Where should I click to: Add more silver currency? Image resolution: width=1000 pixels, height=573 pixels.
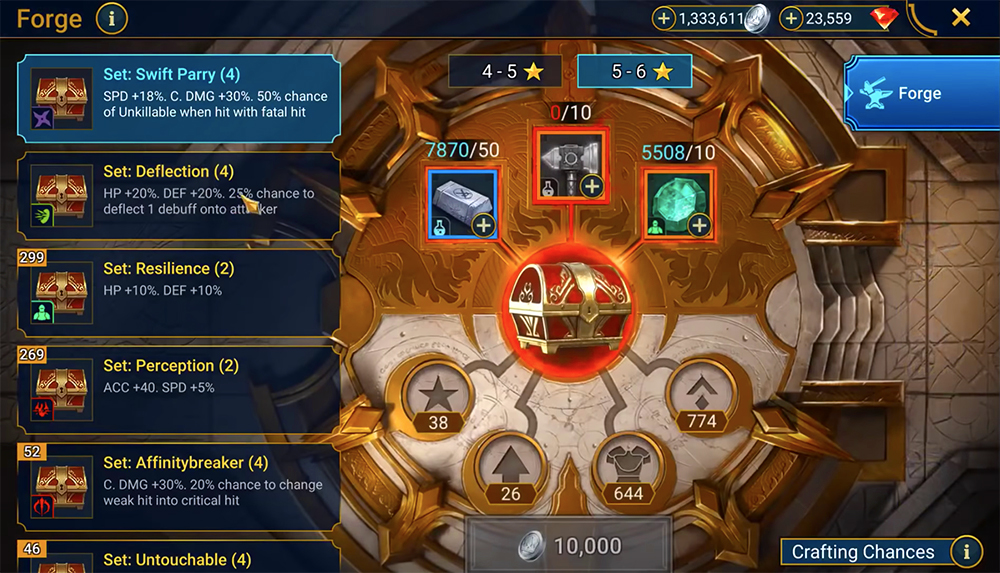664,18
